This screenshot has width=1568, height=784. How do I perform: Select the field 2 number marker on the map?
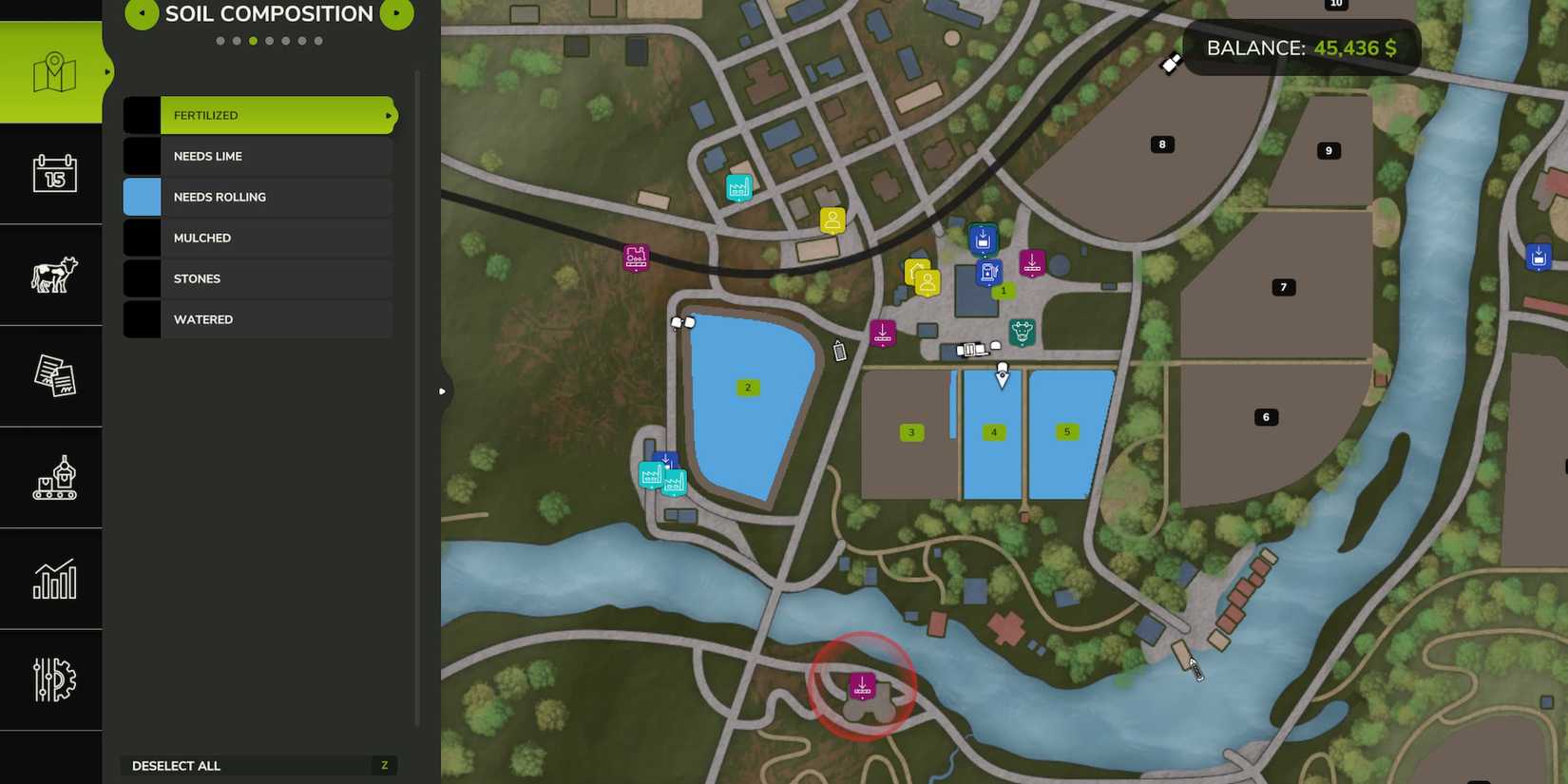(x=747, y=387)
